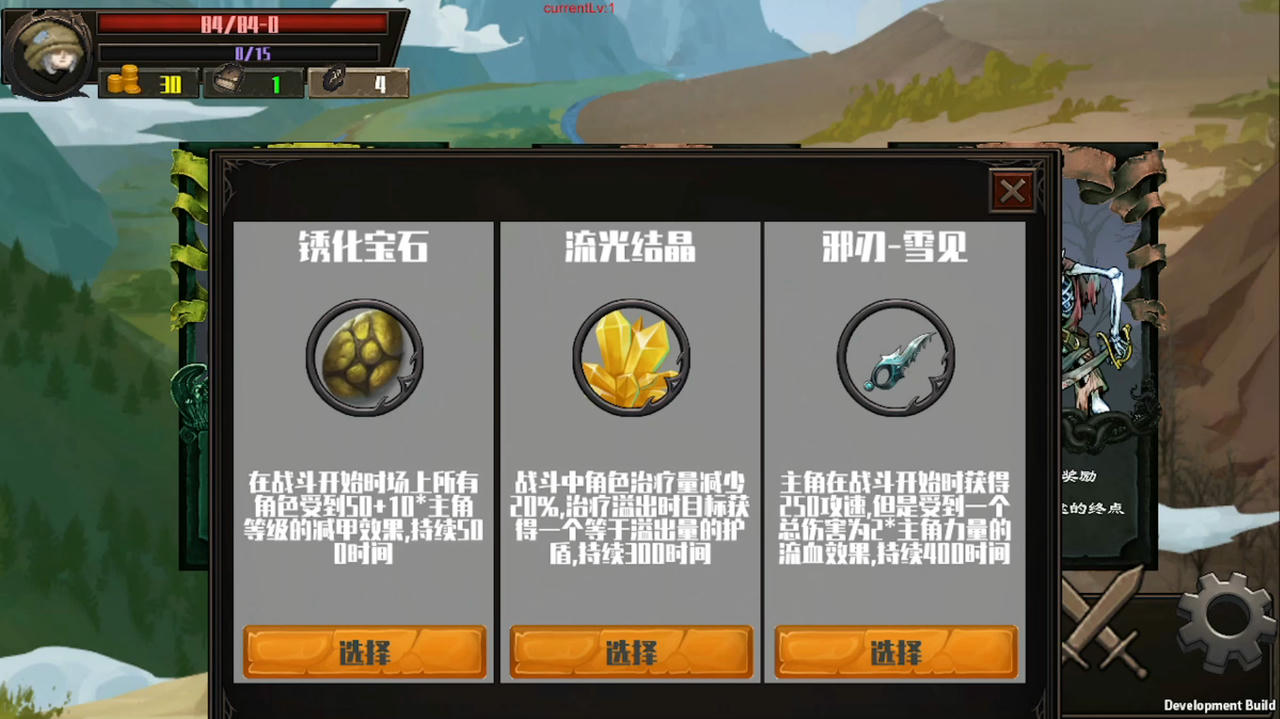Click the 邪刃-雪见 dagger icon
Screen dimensions: 1280x719
click(896, 357)
